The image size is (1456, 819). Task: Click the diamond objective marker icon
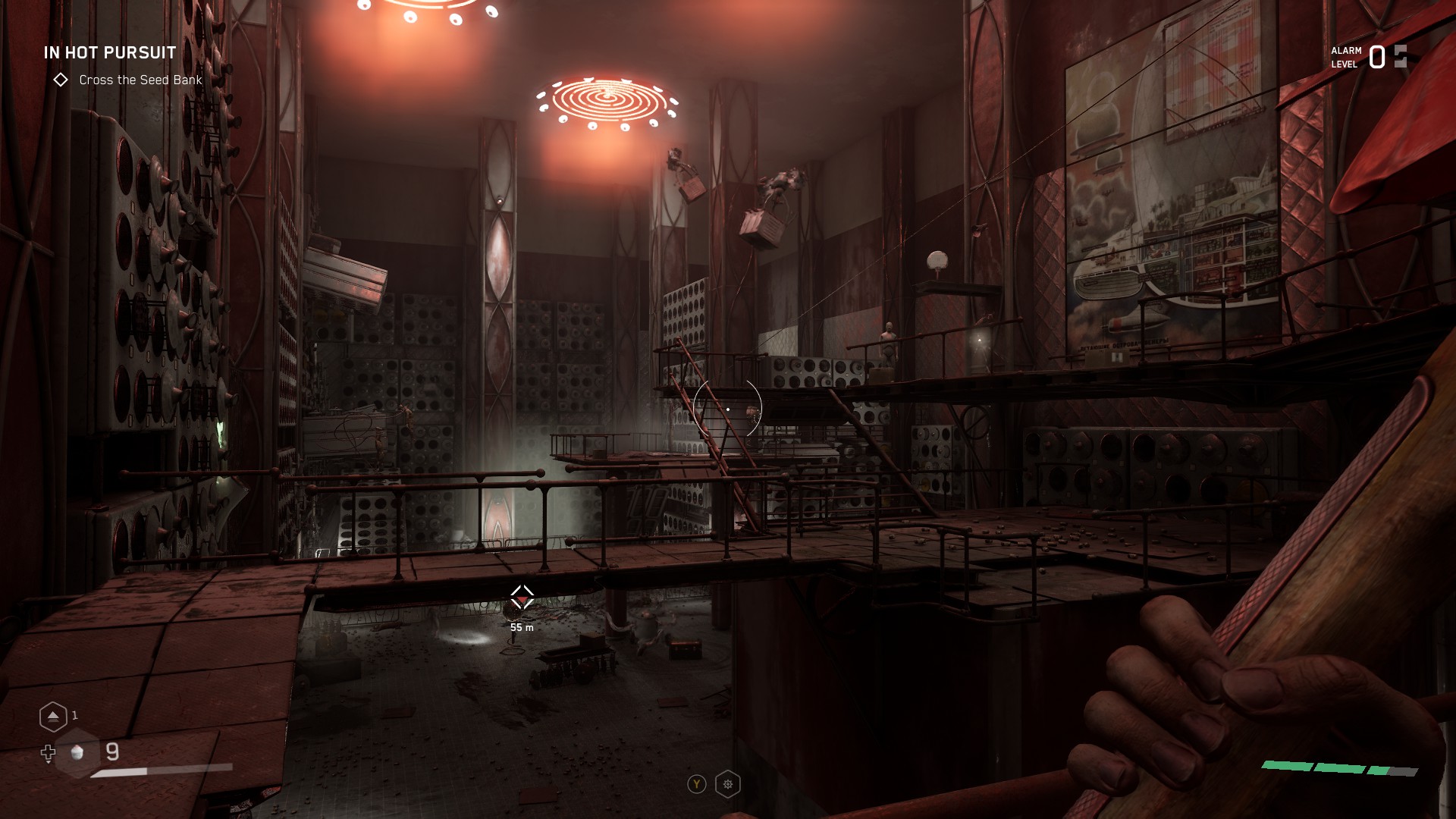pos(61,80)
